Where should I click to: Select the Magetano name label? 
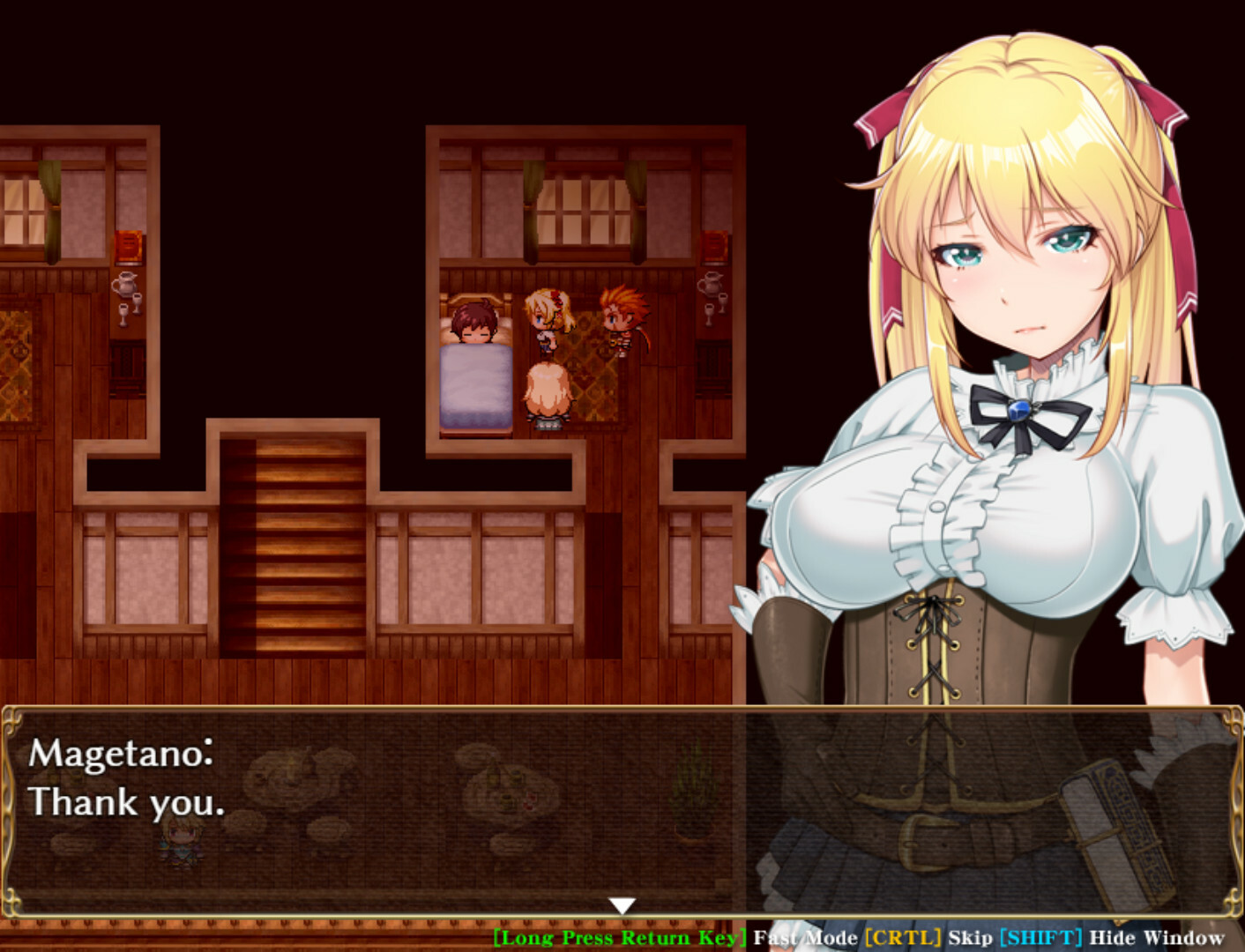pos(120,755)
